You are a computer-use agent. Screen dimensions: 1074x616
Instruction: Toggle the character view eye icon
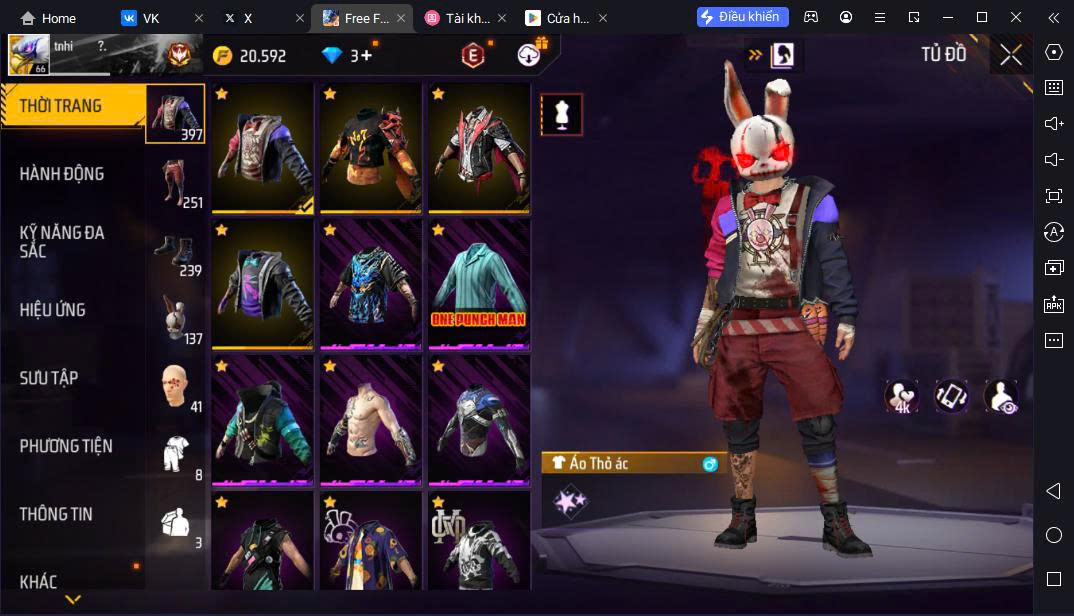point(1001,396)
